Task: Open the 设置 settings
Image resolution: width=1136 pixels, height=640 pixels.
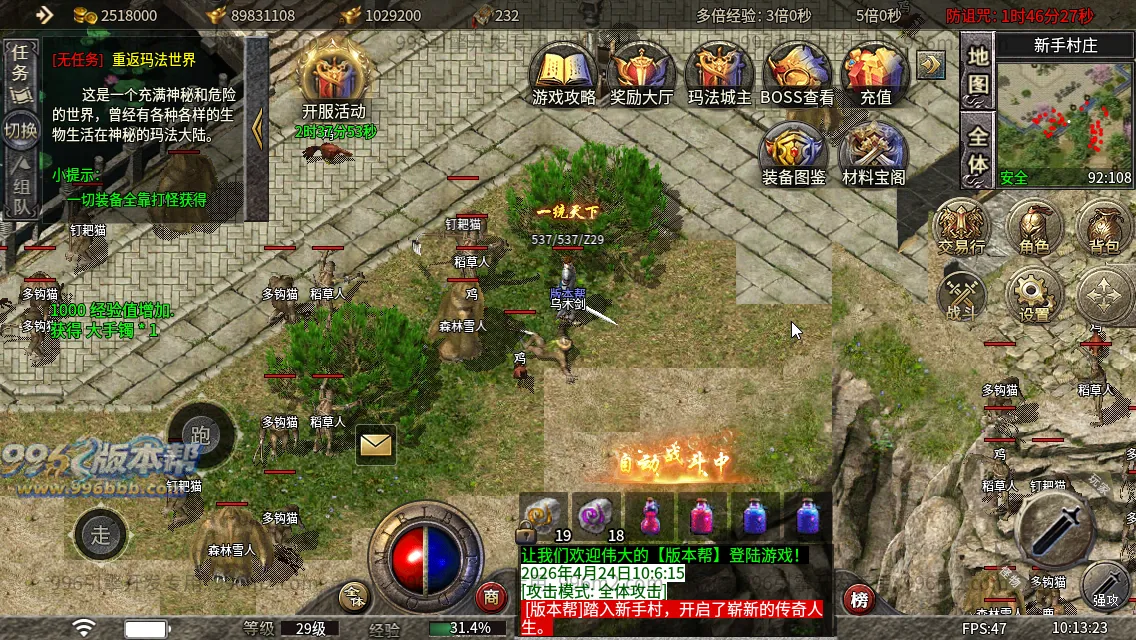Action: tap(1034, 295)
